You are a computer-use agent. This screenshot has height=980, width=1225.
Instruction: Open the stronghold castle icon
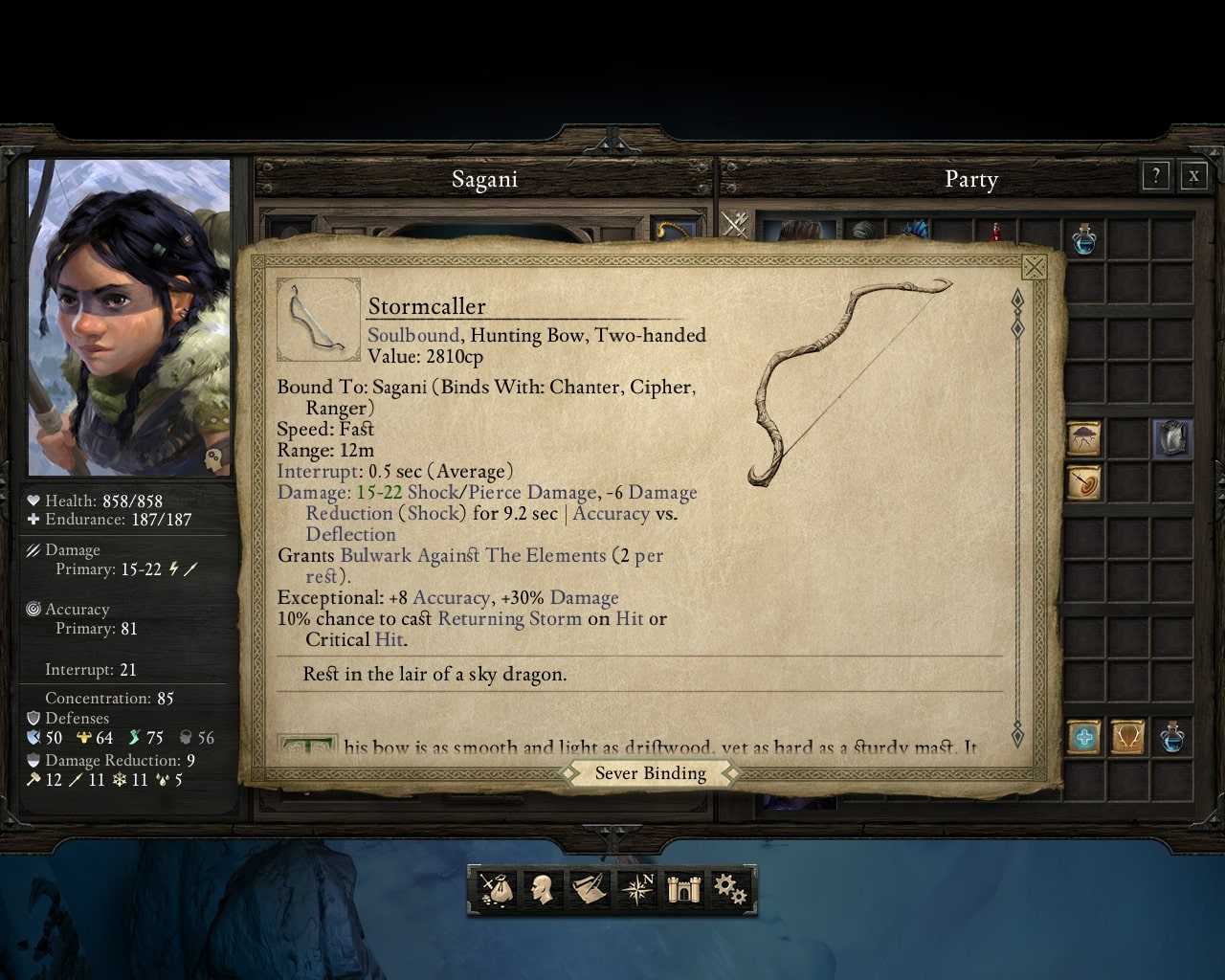coord(683,889)
